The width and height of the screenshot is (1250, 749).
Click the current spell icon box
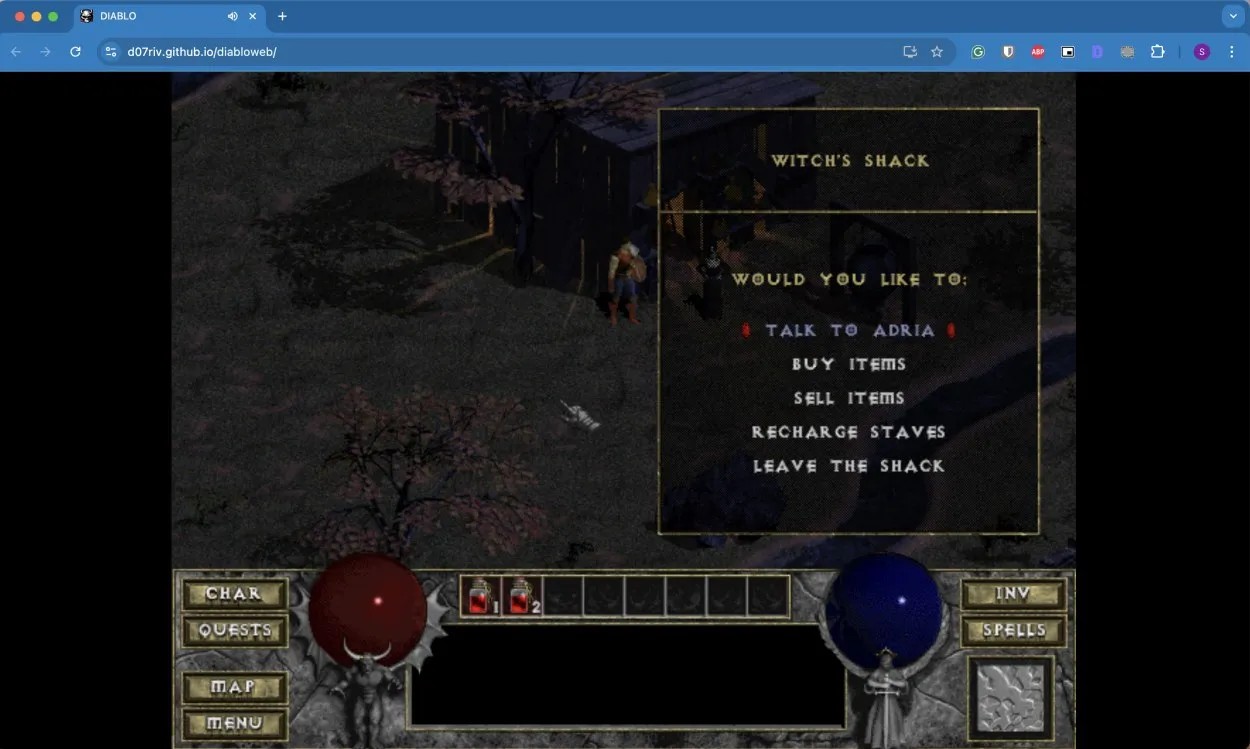1010,697
